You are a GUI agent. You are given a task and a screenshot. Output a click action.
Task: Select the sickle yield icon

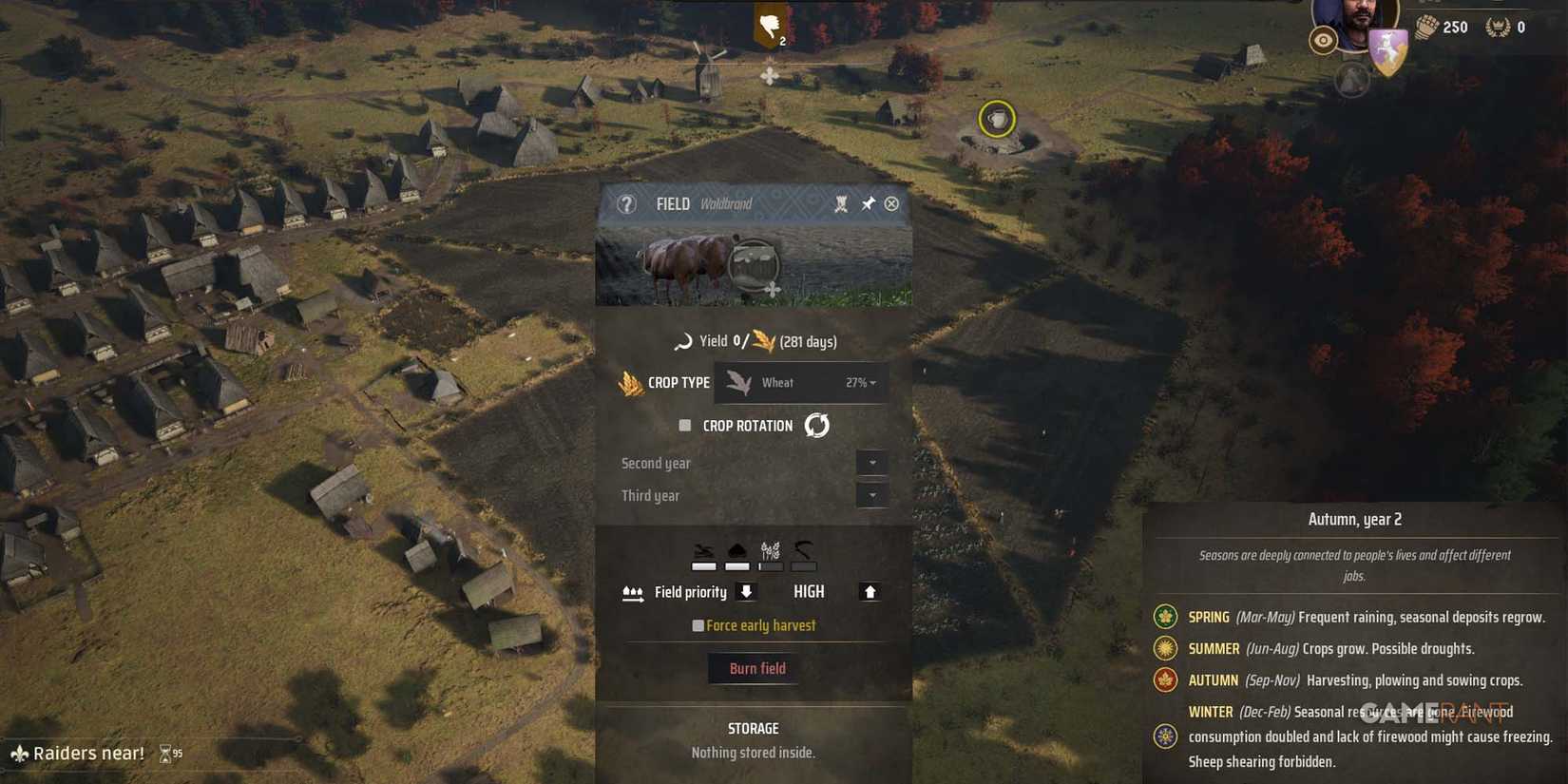coord(684,340)
